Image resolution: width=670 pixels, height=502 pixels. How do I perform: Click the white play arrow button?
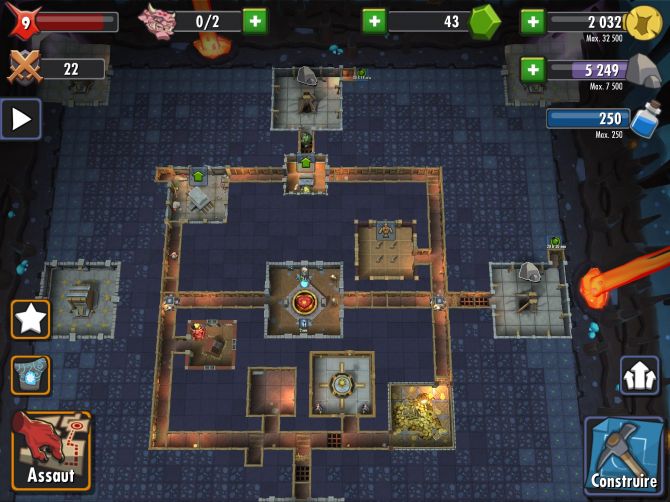pos(21,120)
